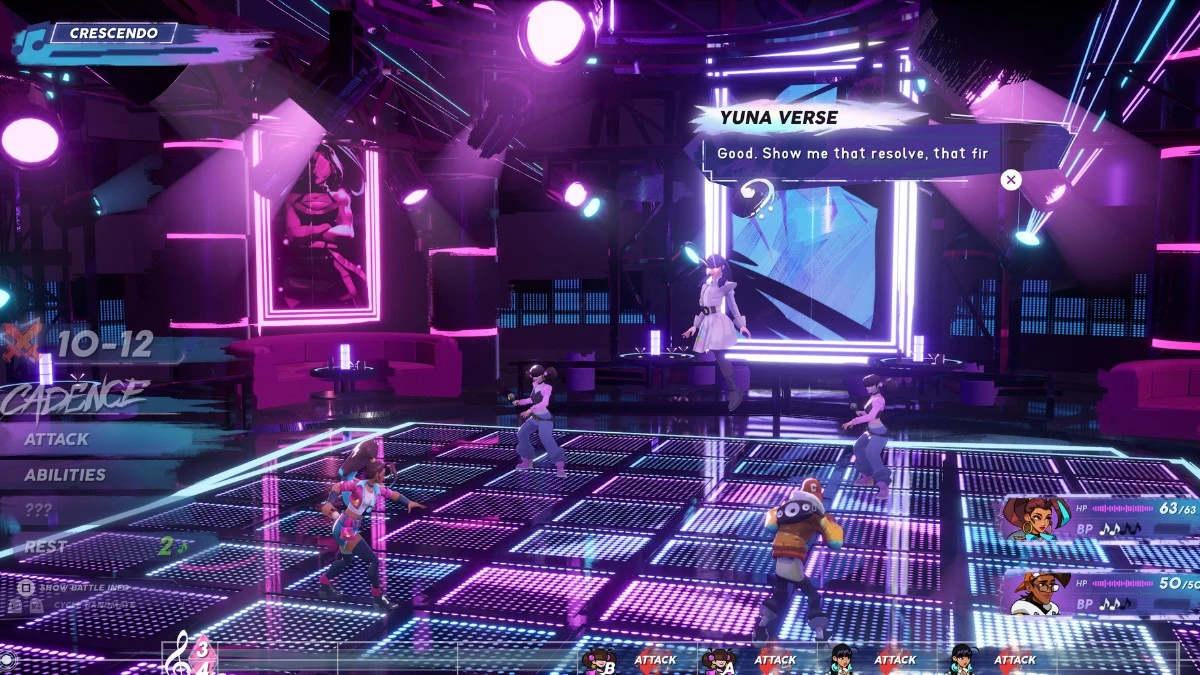This screenshot has height=675, width=1200.
Task: Click the treble clef timeline icon
Action: point(182,652)
